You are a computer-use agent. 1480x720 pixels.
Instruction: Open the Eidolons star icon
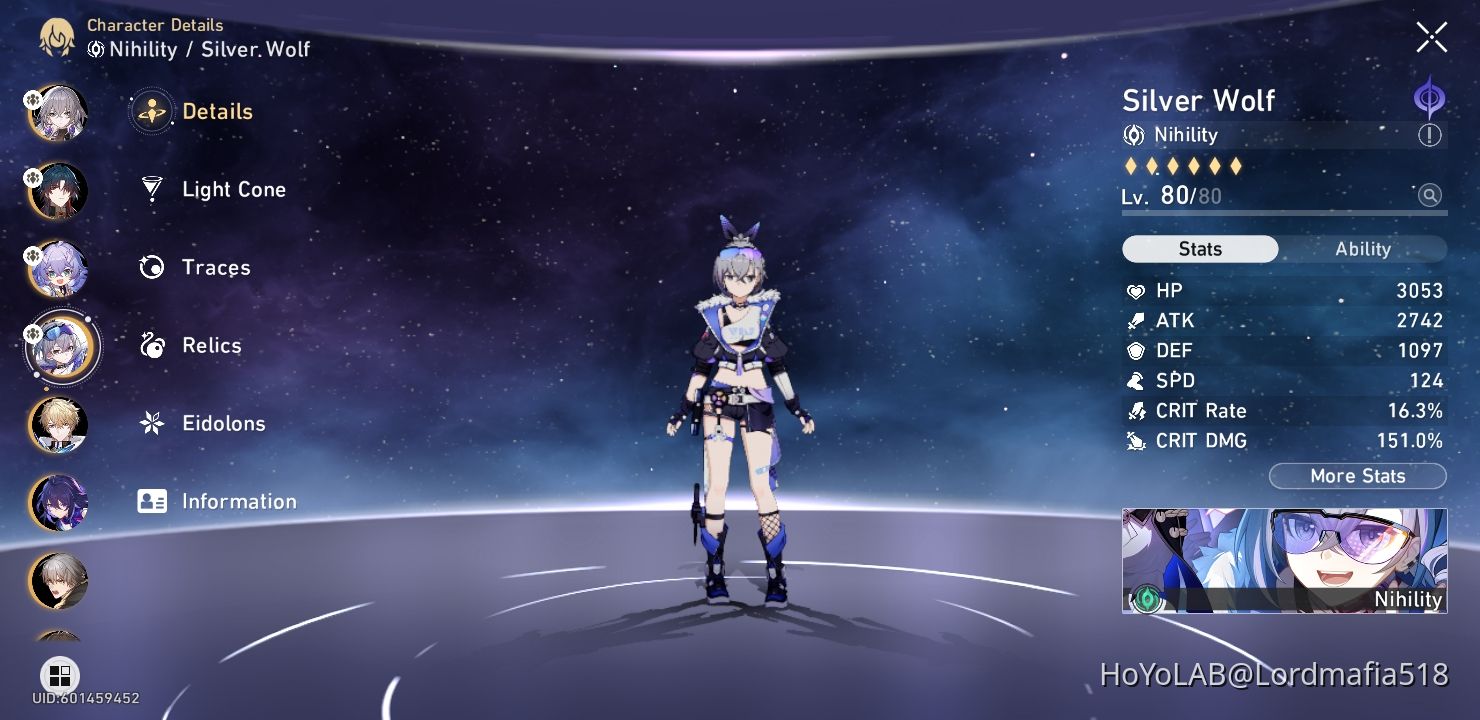[150, 423]
